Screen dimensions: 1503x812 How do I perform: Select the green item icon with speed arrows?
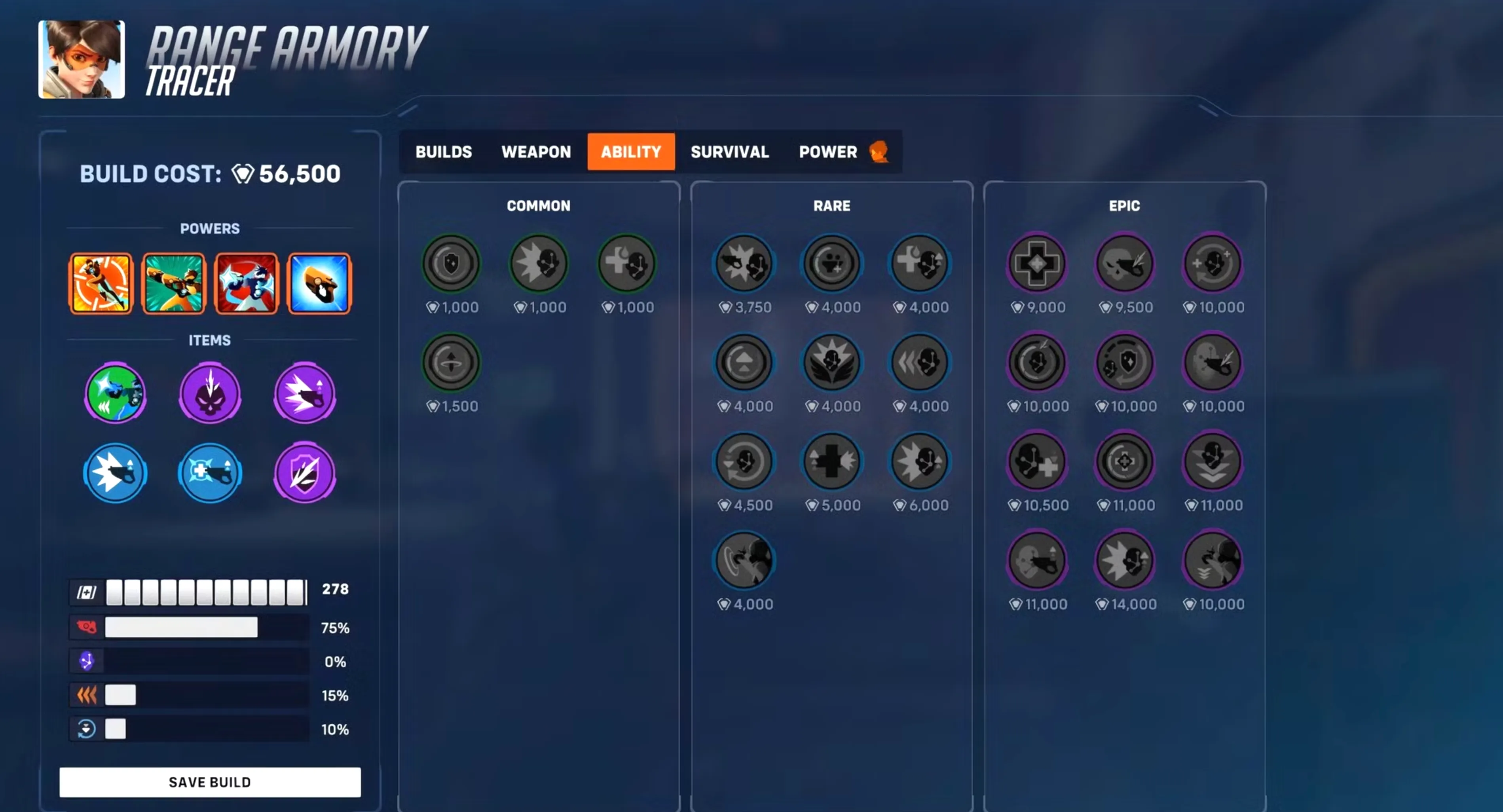coord(115,392)
